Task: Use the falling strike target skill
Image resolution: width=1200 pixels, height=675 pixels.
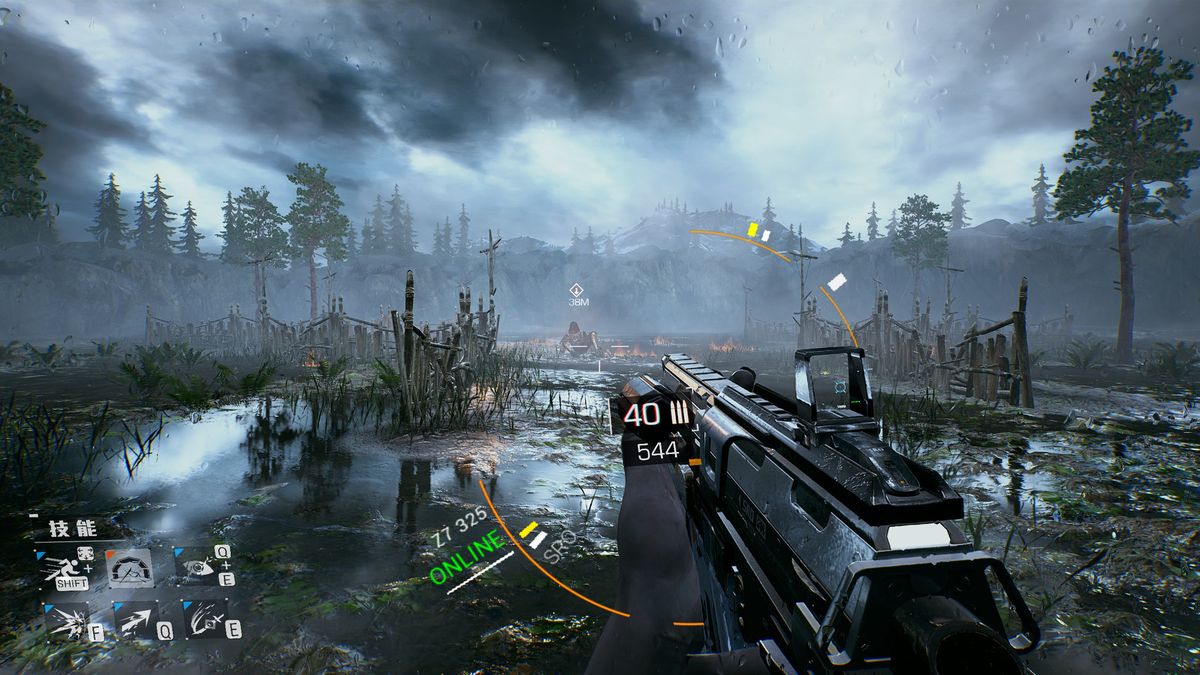Action: tap(204, 620)
